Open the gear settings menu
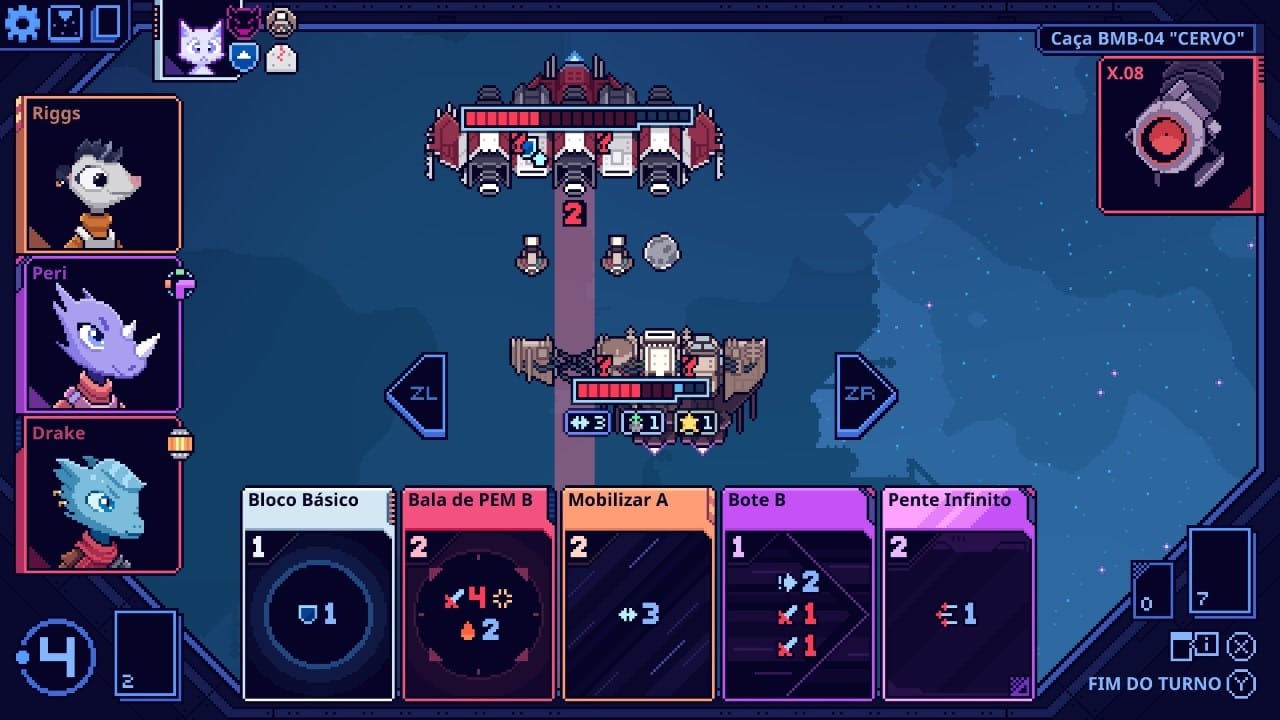The width and height of the screenshot is (1280, 720). pos(22,23)
